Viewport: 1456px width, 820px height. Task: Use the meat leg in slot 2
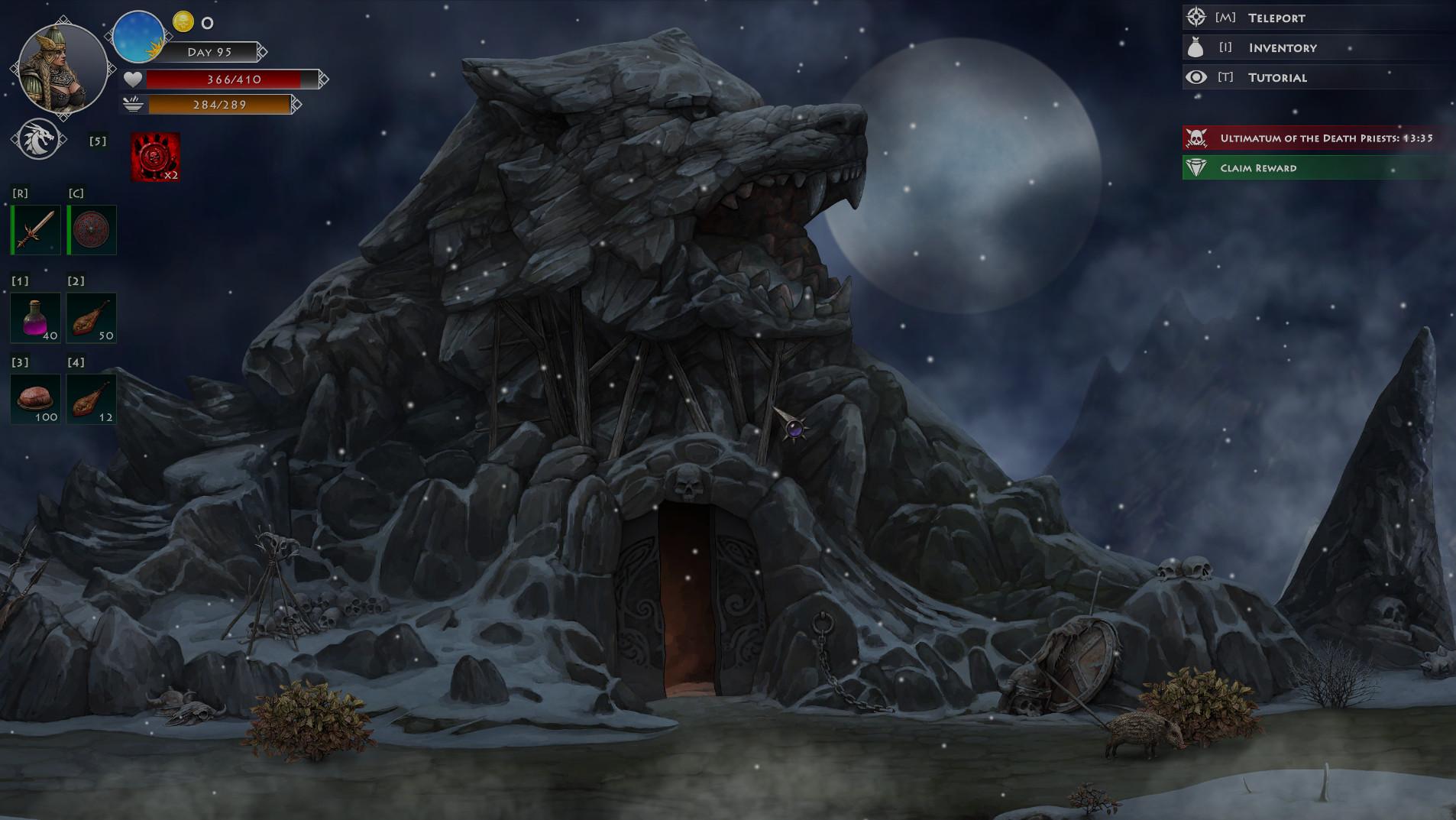(91, 316)
